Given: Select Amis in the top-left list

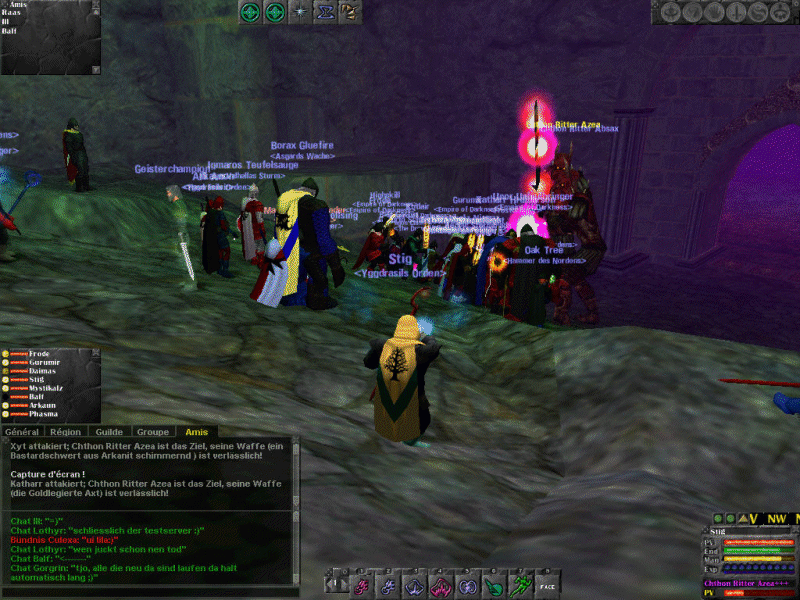Looking at the screenshot, I should [18, 5].
